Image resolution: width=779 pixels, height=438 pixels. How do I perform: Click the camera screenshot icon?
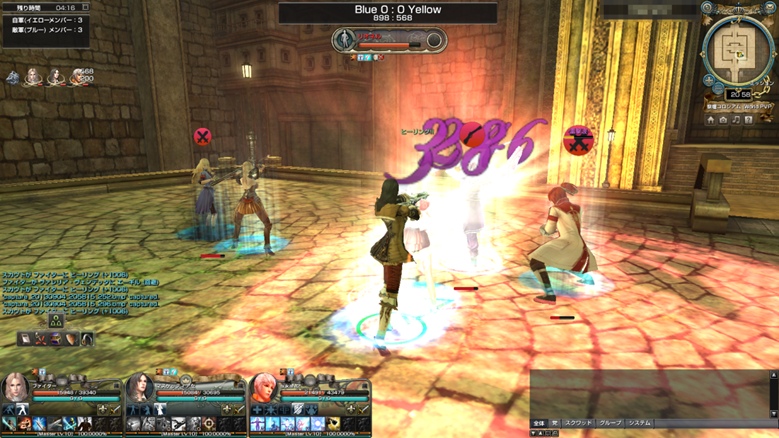coord(724,120)
